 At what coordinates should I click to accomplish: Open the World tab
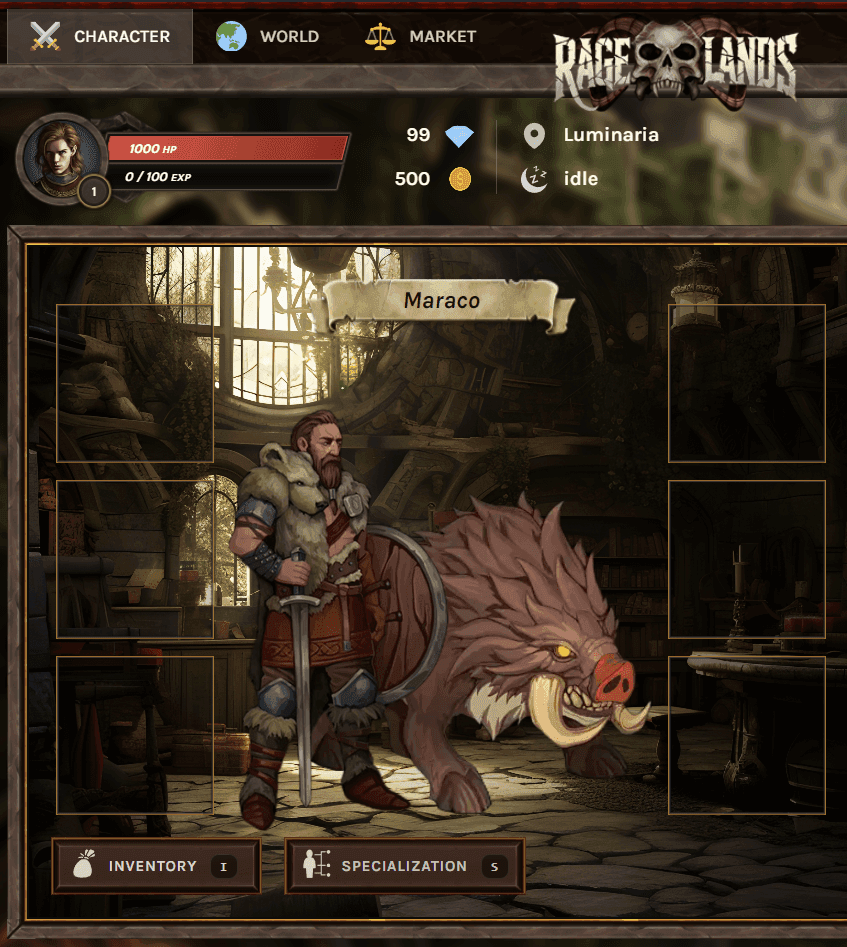pyautogui.click(x=268, y=37)
